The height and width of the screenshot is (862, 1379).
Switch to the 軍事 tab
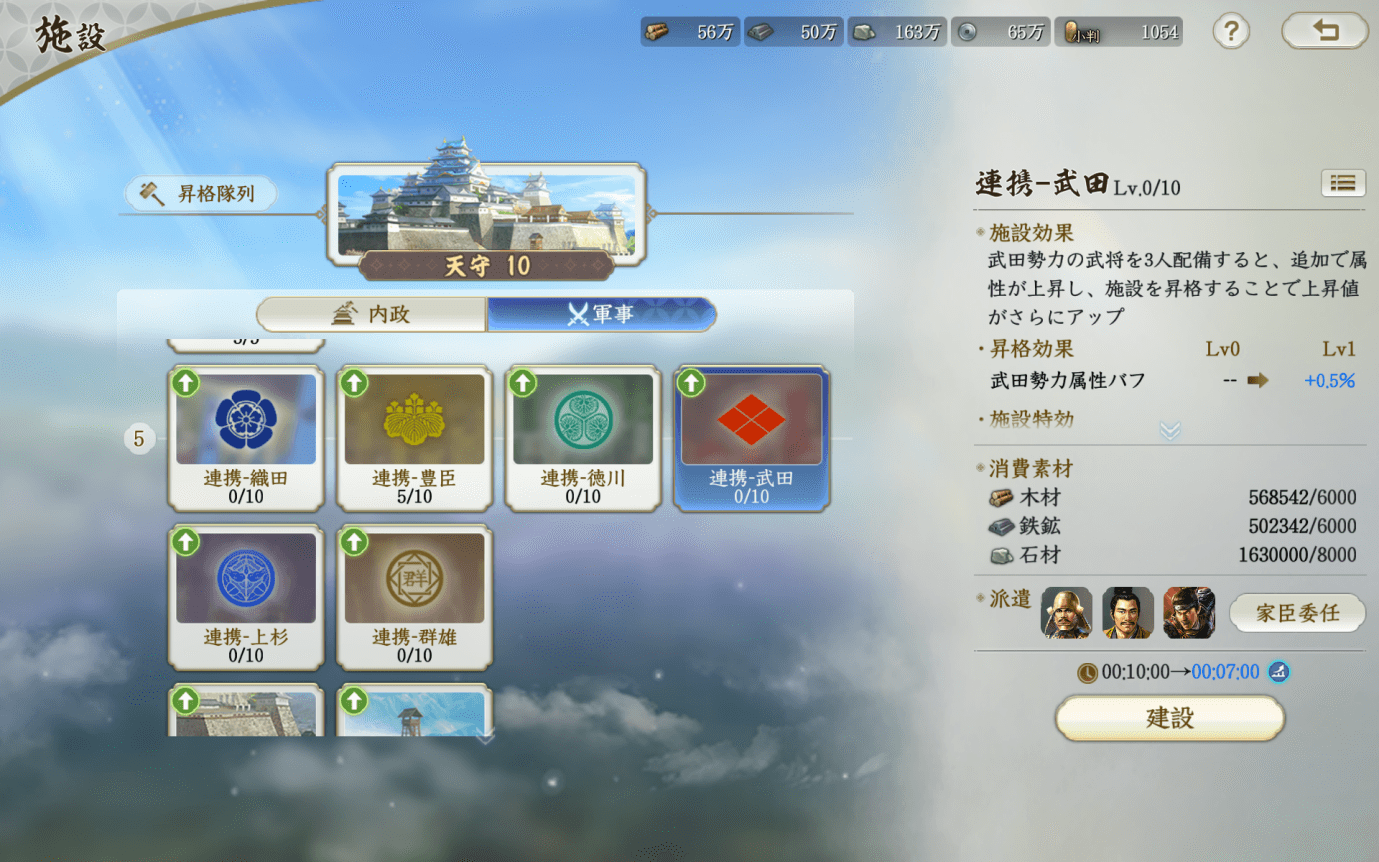[601, 314]
